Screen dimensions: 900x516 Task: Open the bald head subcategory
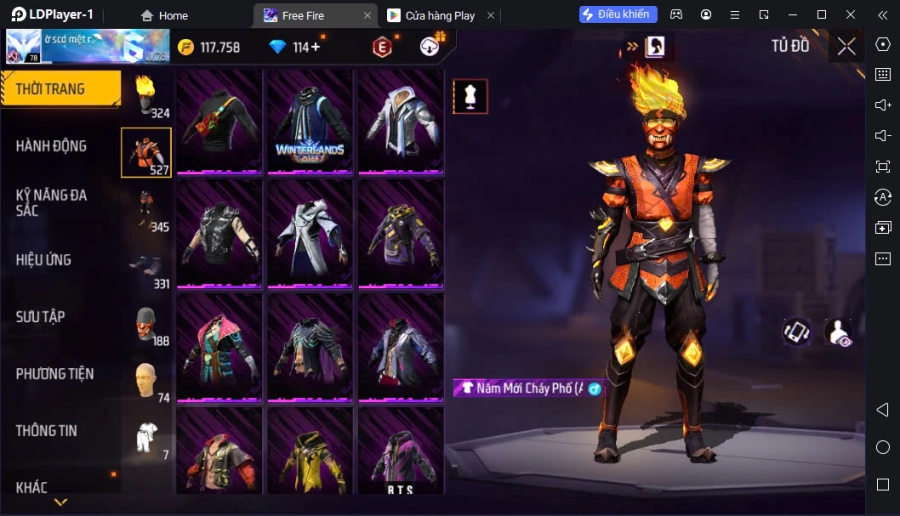146,380
